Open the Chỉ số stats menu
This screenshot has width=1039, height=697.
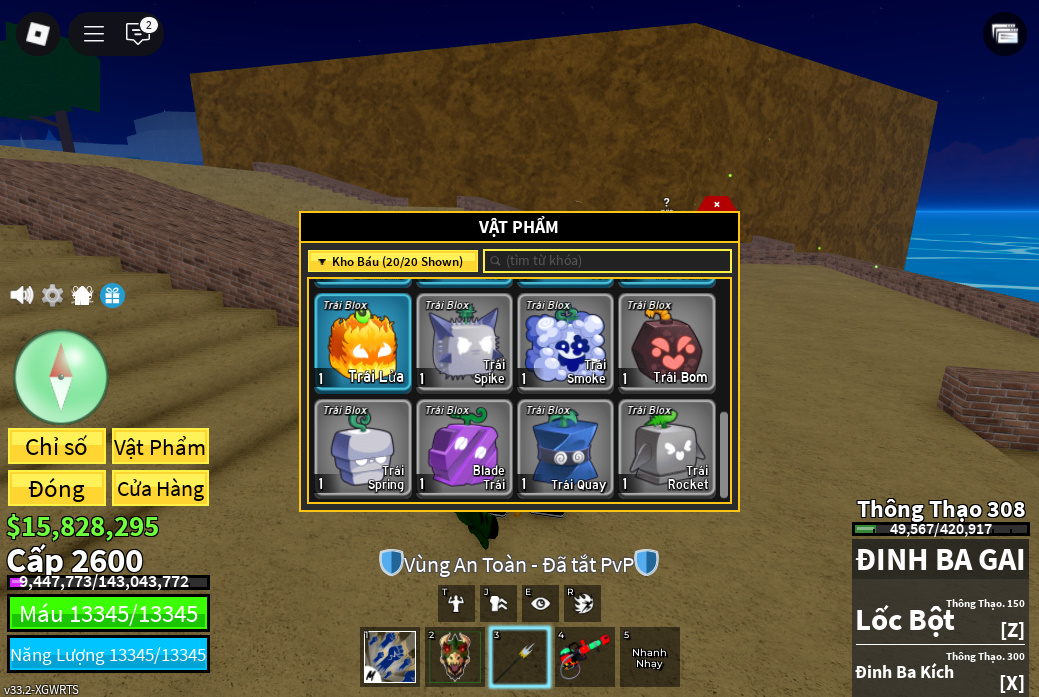[57, 447]
